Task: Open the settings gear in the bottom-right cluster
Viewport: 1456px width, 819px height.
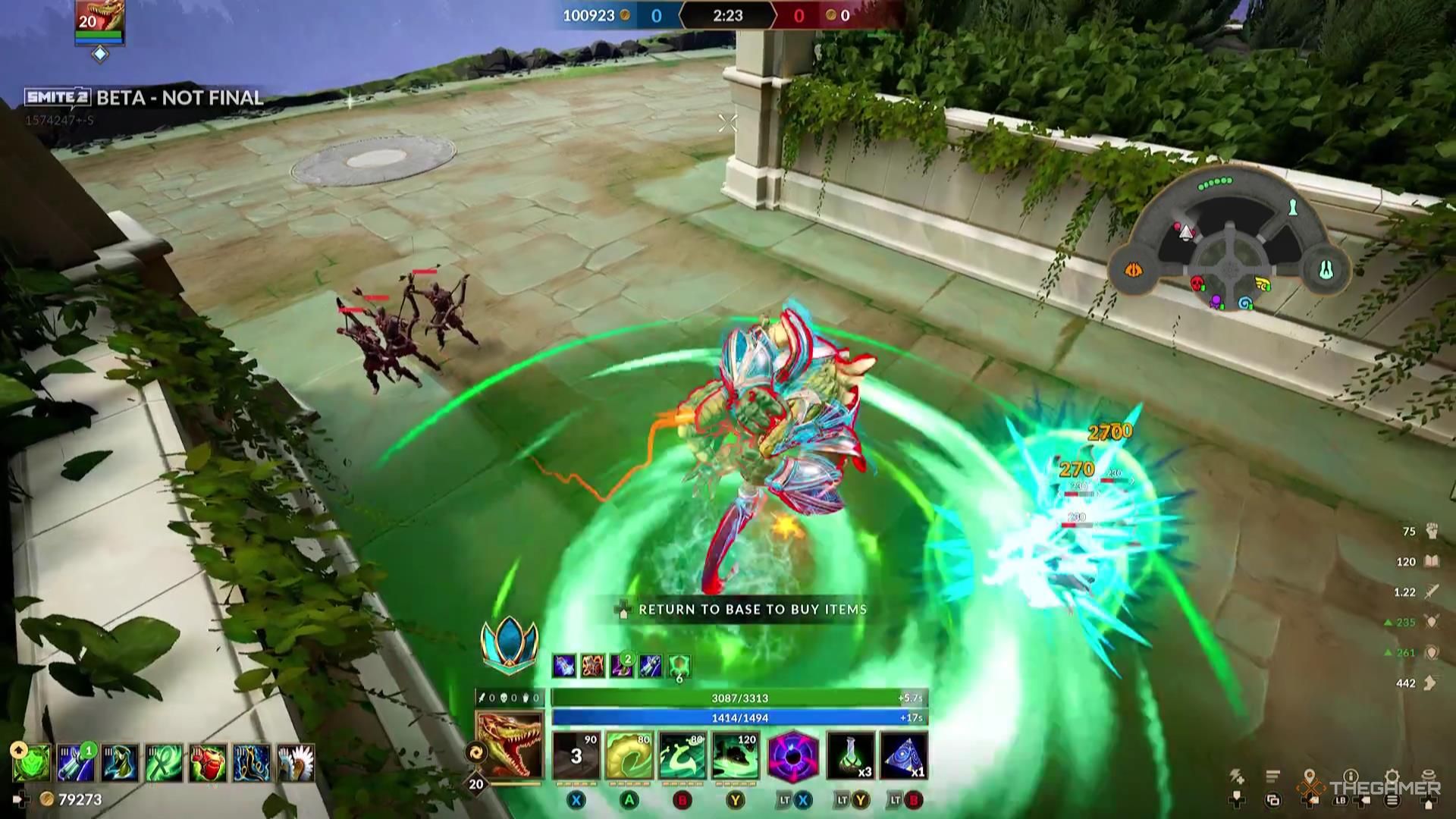Action: coord(1392,775)
